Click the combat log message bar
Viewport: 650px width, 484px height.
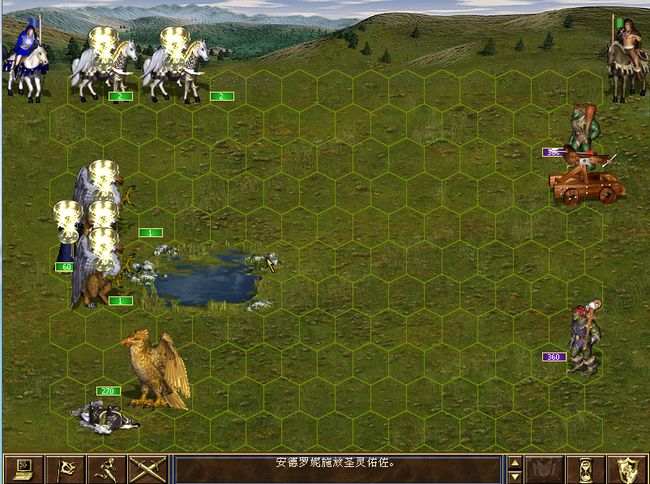point(336,468)
